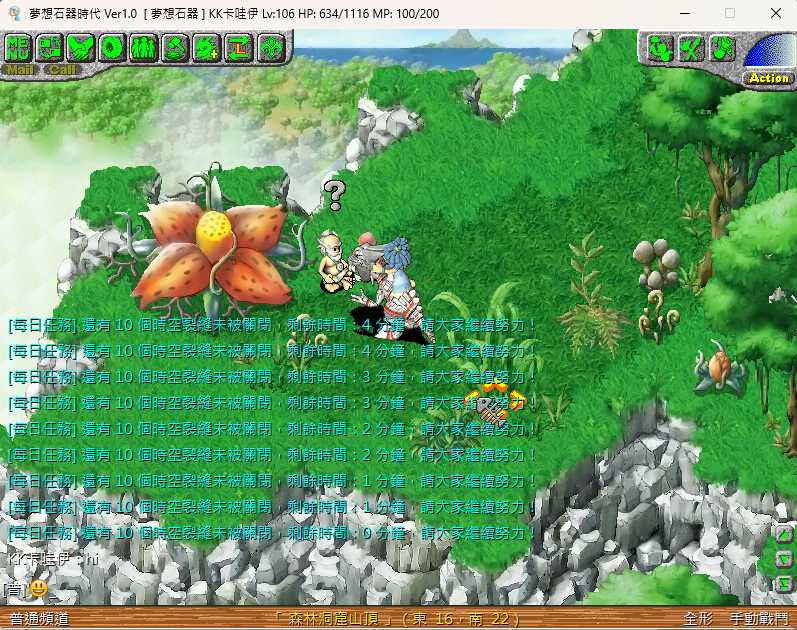Click the smiley emoji in chat input
Screen dimensions: 797x630
pyautogui.click(x=39, y=588)
